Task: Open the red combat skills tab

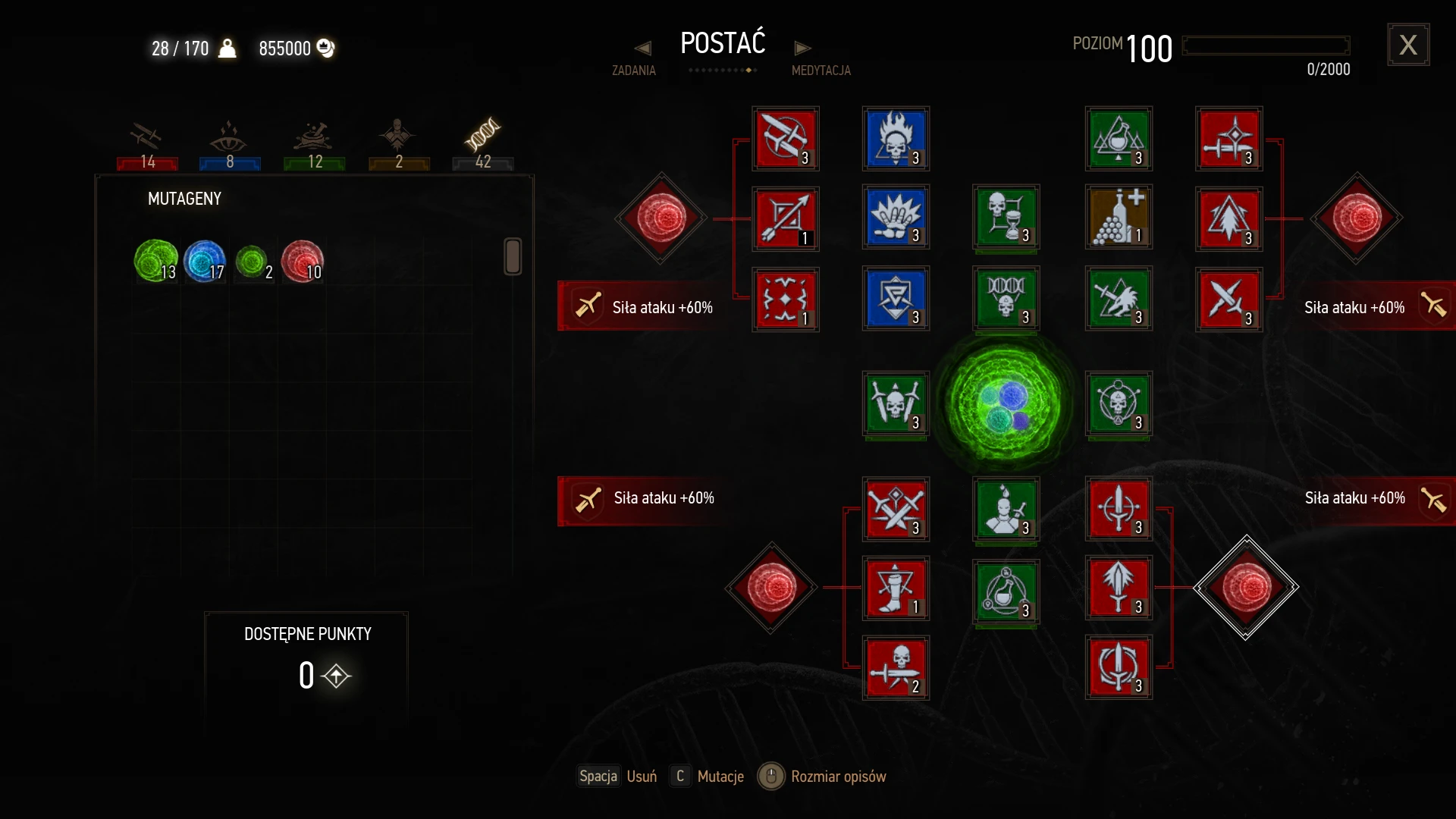Action: click(x=147, y=144)
